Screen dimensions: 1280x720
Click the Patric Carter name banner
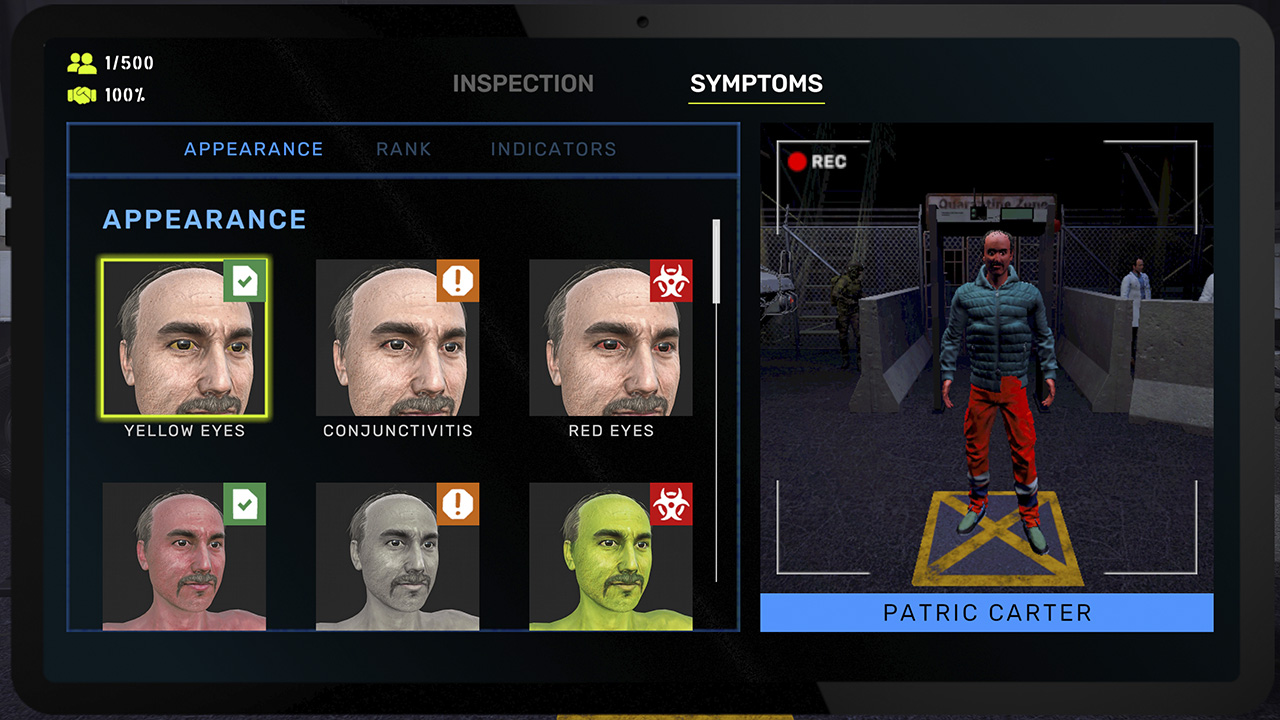coord(986,612)
